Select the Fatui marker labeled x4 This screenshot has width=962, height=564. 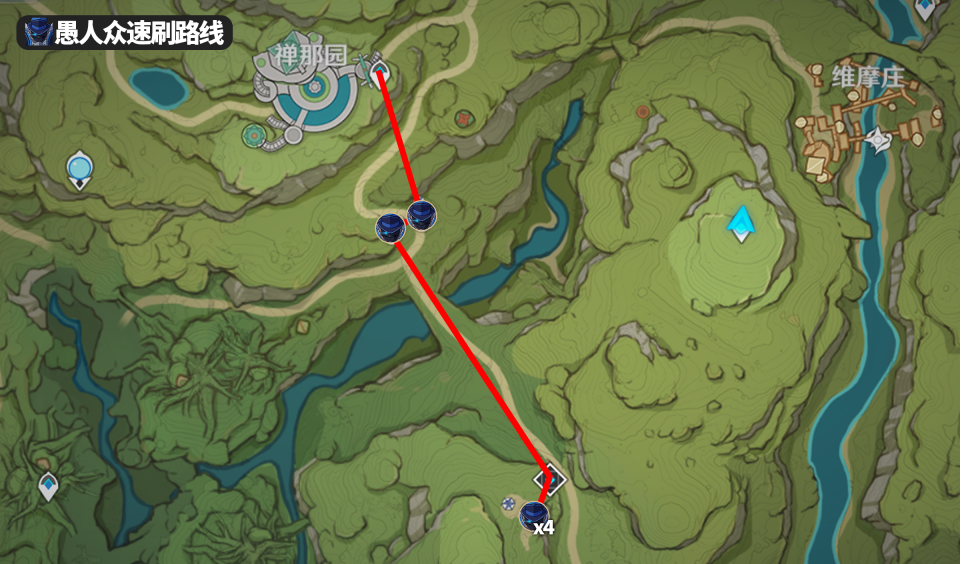point(533,517)
